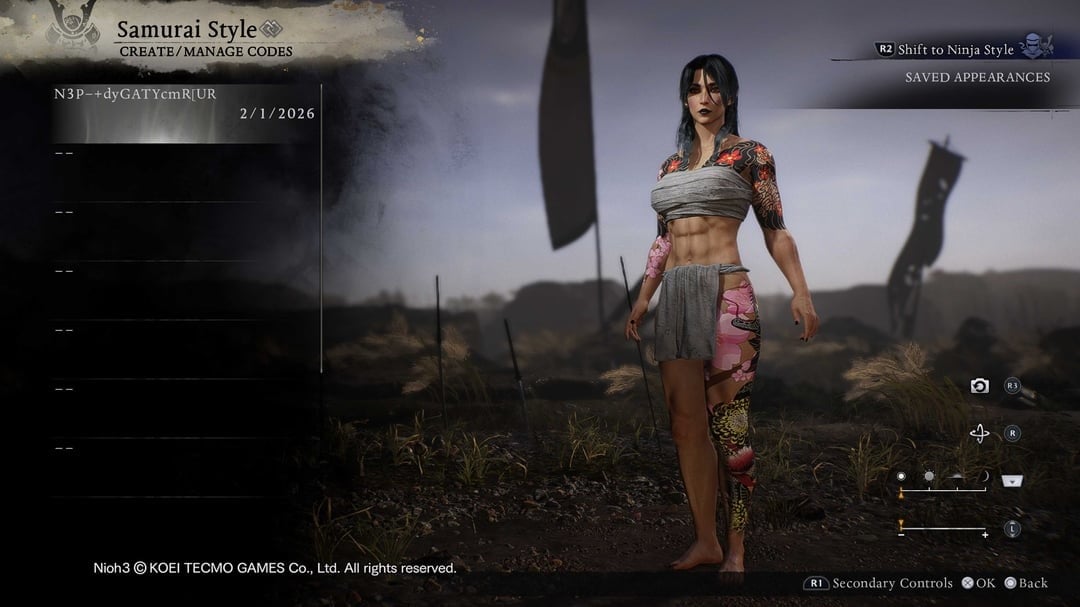Viewport: 1080px width, 607px height.
Task: Confirm with the OK button
Action: [x=978, y=583]
